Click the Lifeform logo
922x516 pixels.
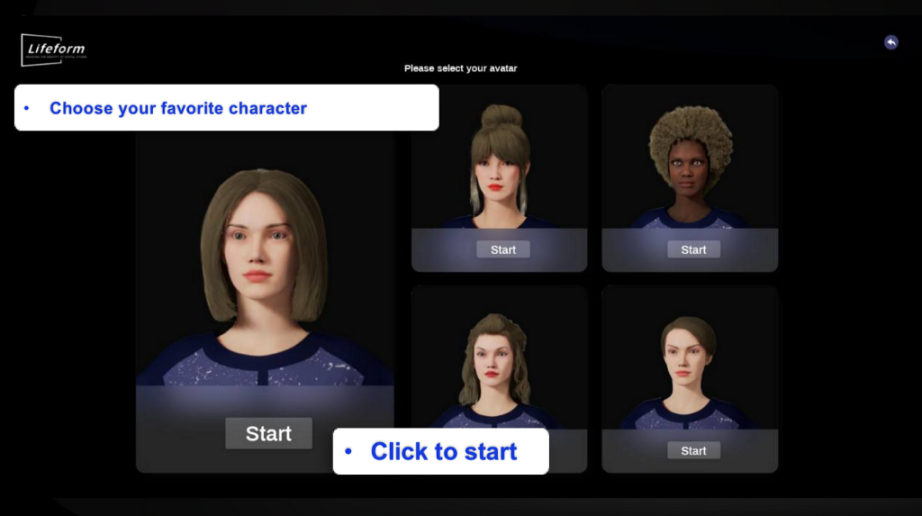click(54, 49)
